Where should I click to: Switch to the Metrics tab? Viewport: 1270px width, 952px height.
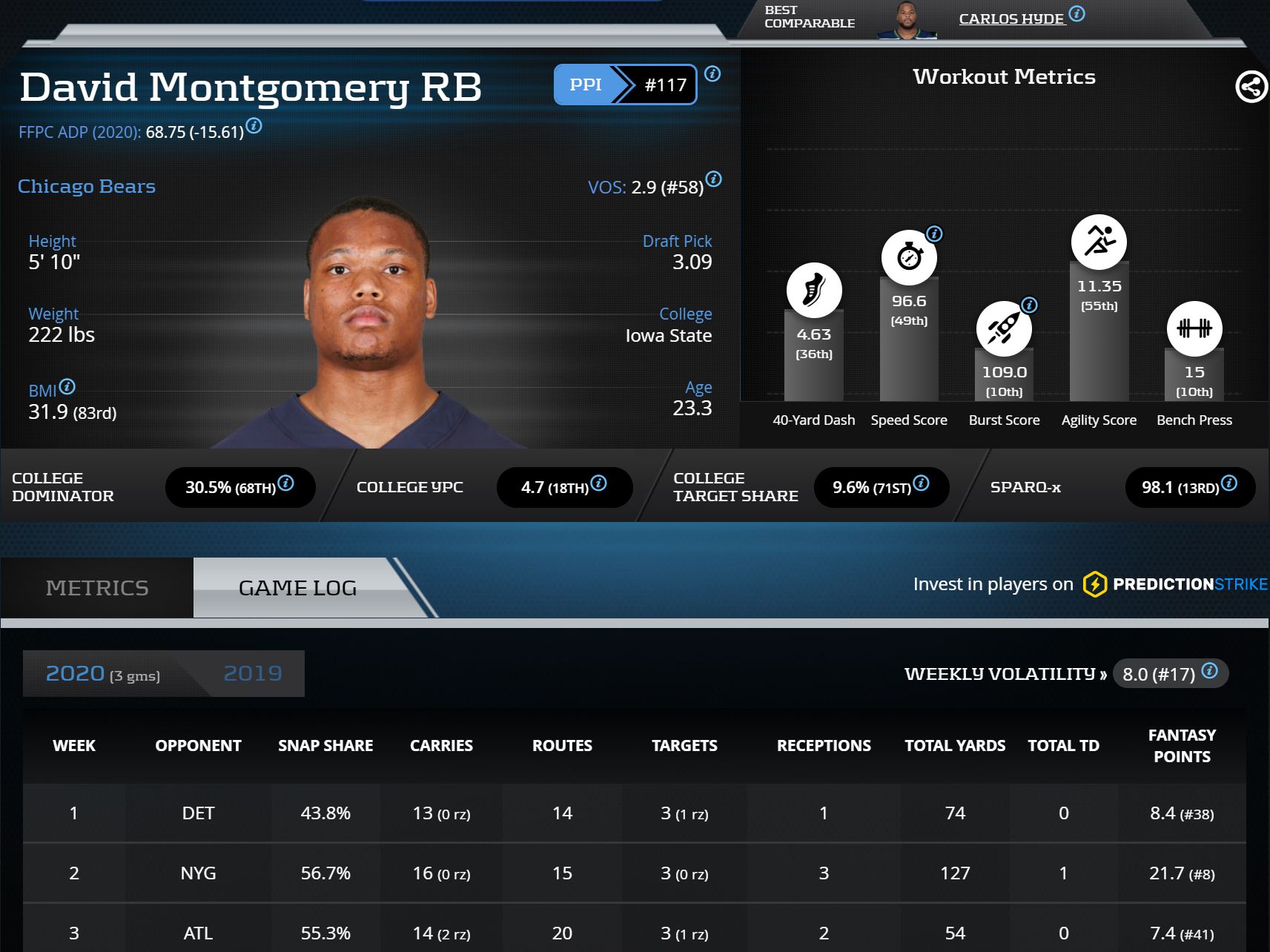point(97,588)
